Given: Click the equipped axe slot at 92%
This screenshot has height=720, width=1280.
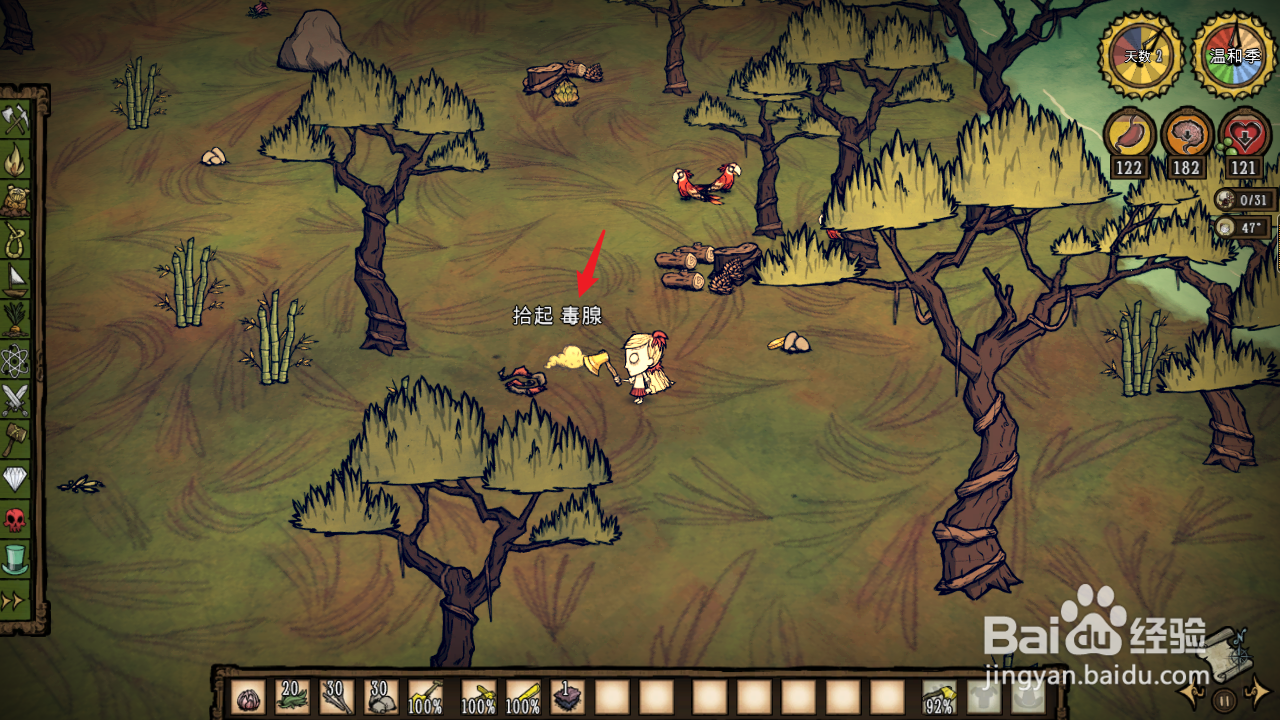Looking at the screenshot, I should pyautogui.click(x=939, y=697).
